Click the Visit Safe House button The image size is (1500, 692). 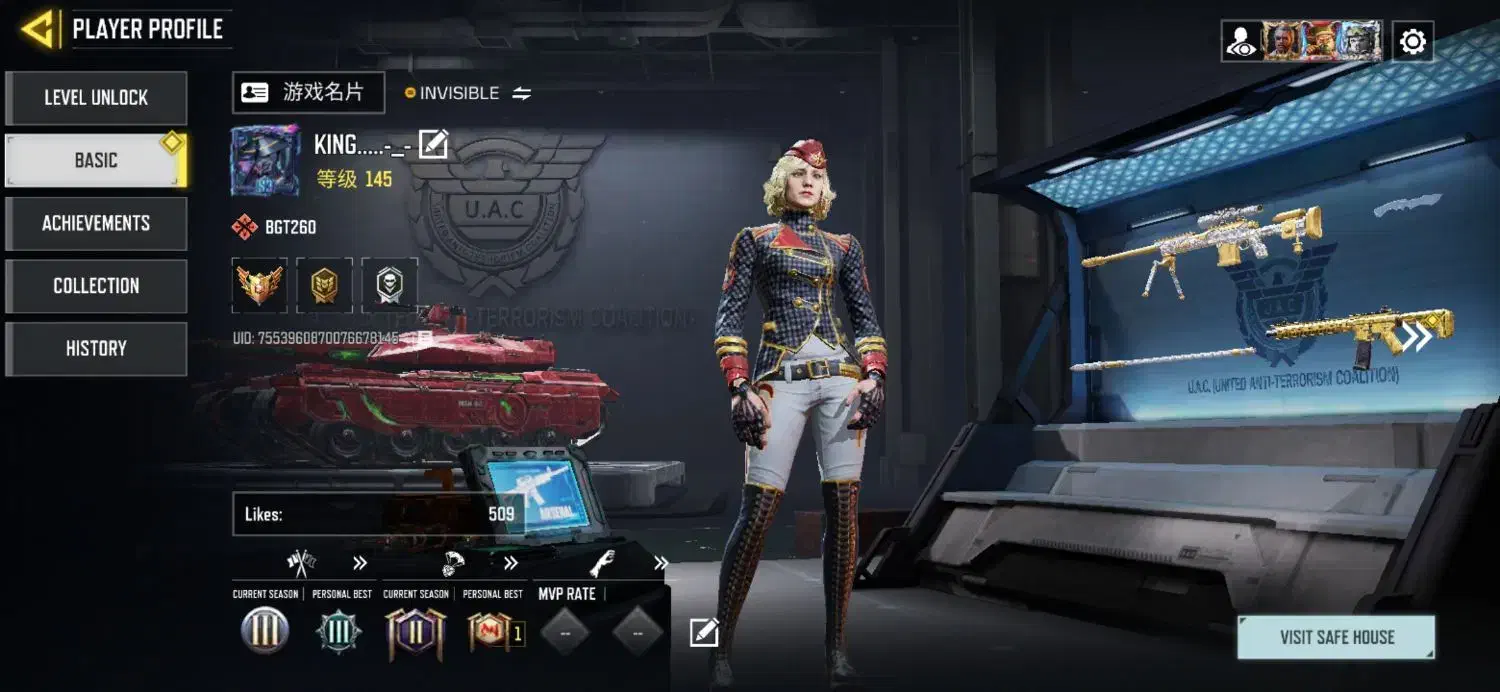coord(1336,637)
